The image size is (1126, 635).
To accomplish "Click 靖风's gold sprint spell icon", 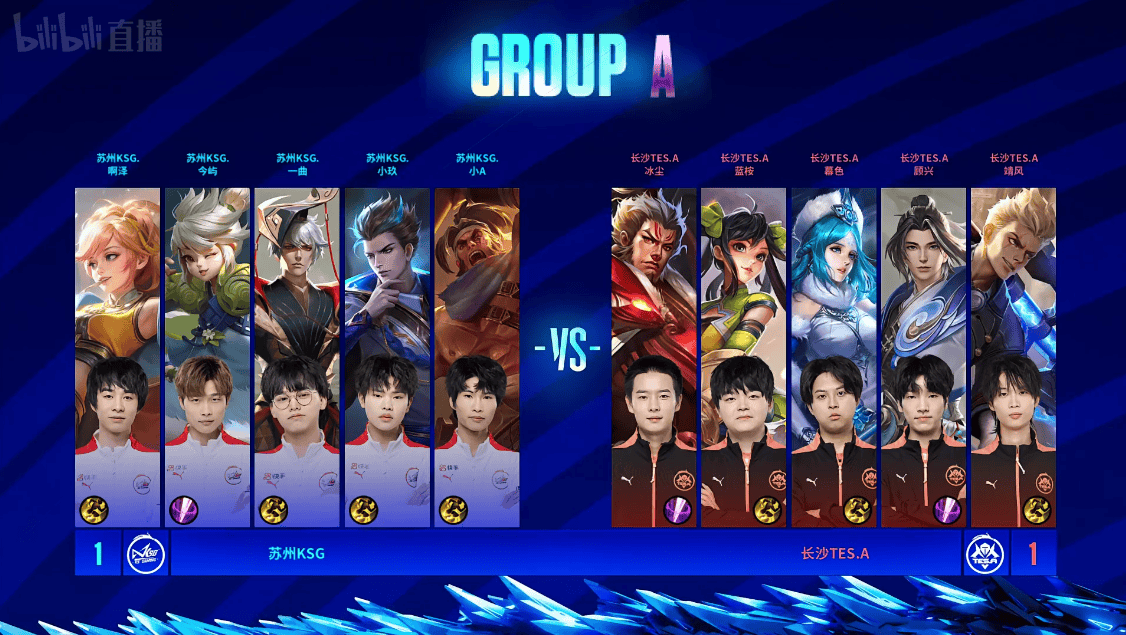I will [1038, 510].
